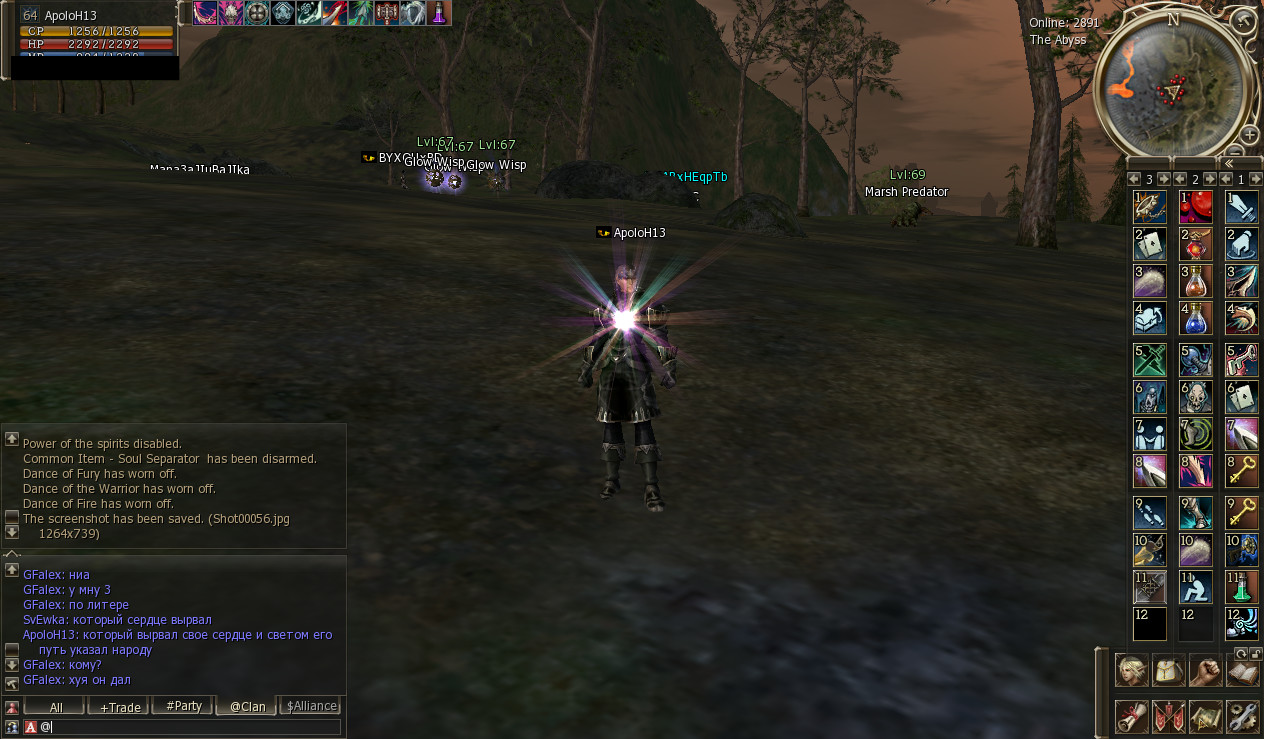Open the clan banners icon
Screen dimensions: 1264x739
click(x=1168, y=716)
